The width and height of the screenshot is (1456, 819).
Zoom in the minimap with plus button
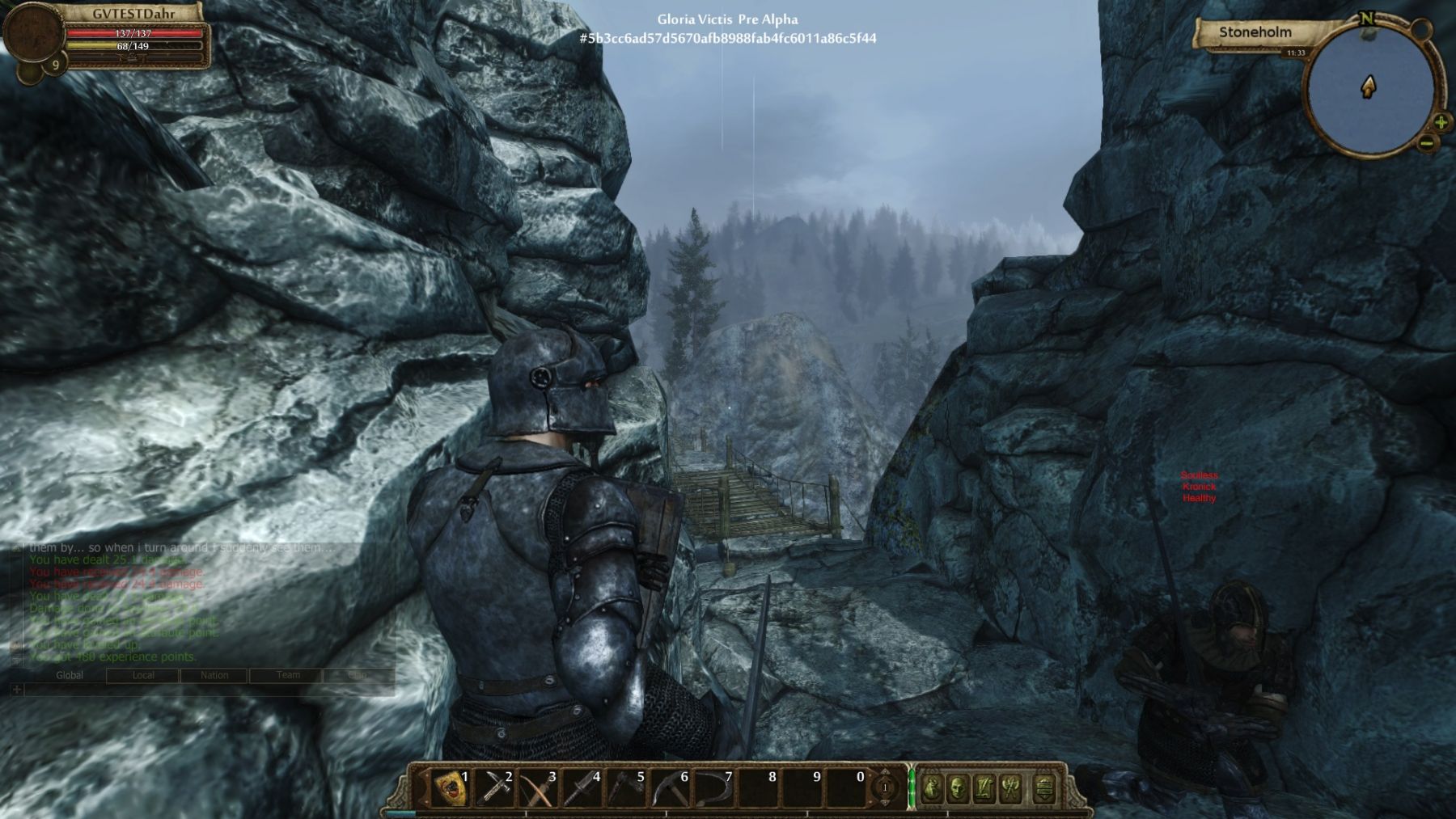coord(1441,123)
